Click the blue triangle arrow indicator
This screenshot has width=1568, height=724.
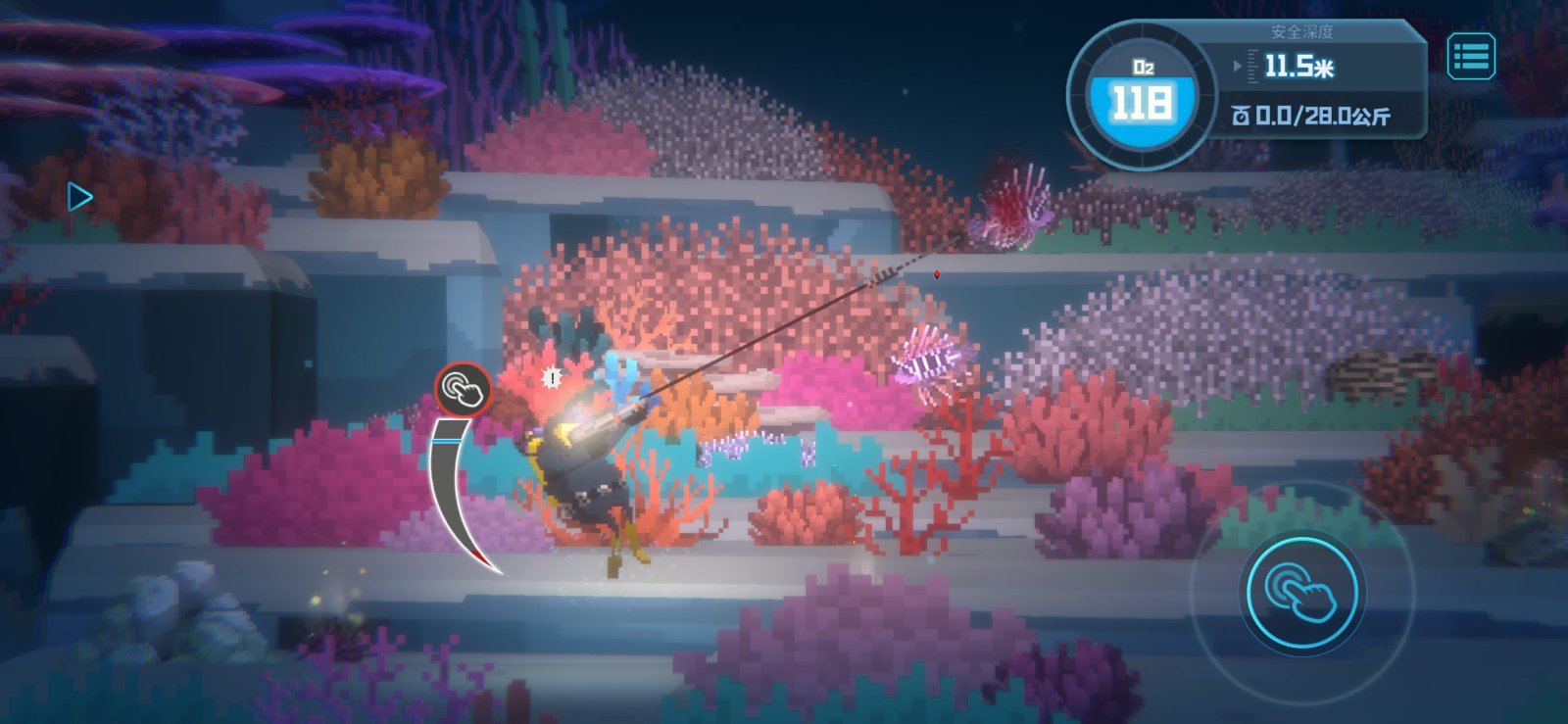79,197
